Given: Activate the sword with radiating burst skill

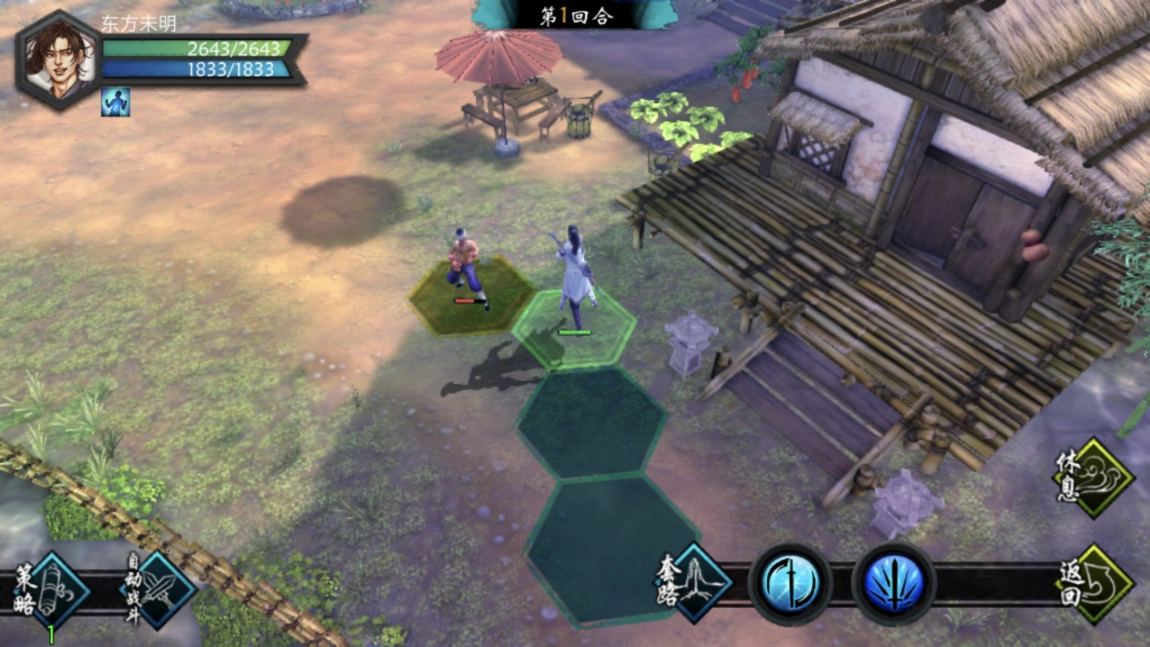Looking at the screenshot, I should 893,584.
